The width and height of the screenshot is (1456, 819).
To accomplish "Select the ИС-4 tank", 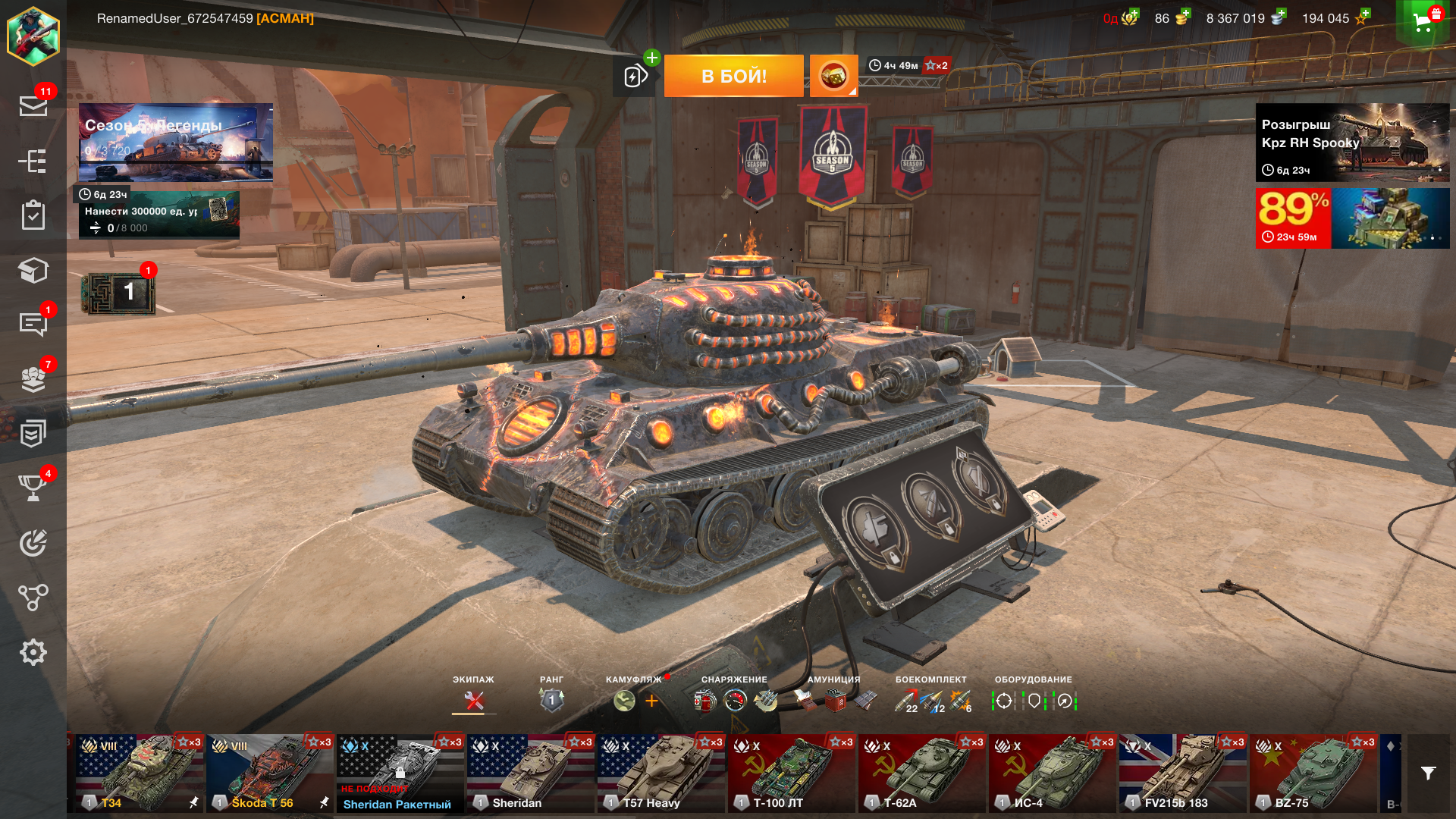I will pyautogui.click(x=1052, y=773).
